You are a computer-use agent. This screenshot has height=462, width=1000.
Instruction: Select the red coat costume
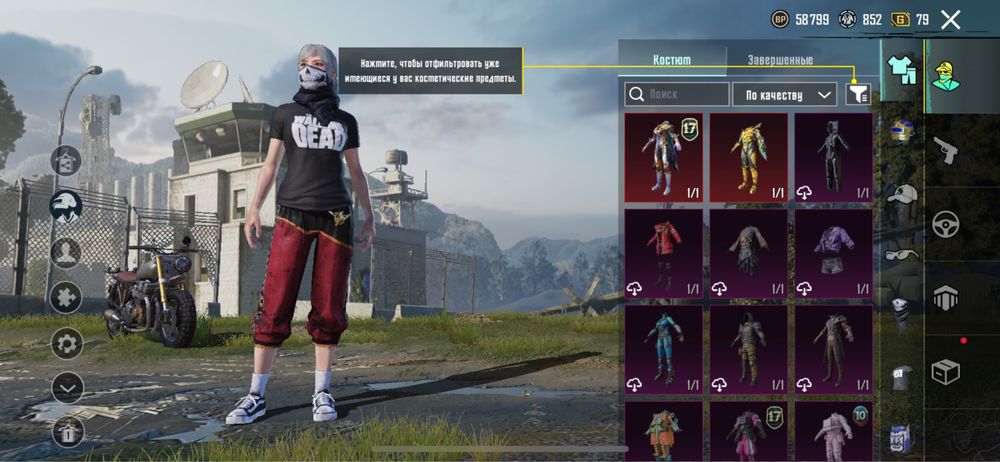(663, 252)
